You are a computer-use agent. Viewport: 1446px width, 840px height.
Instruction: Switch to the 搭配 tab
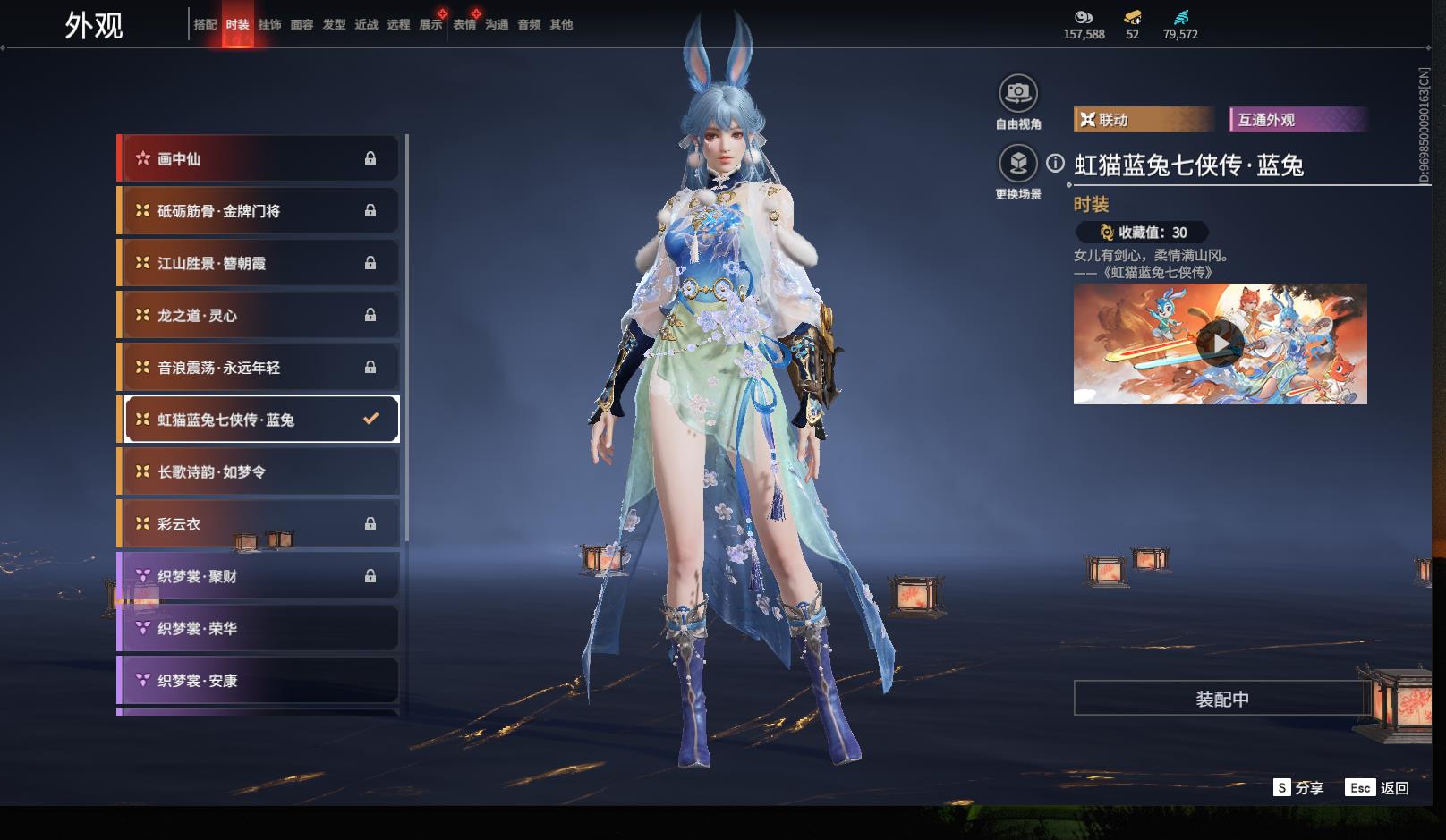(205, 25)
